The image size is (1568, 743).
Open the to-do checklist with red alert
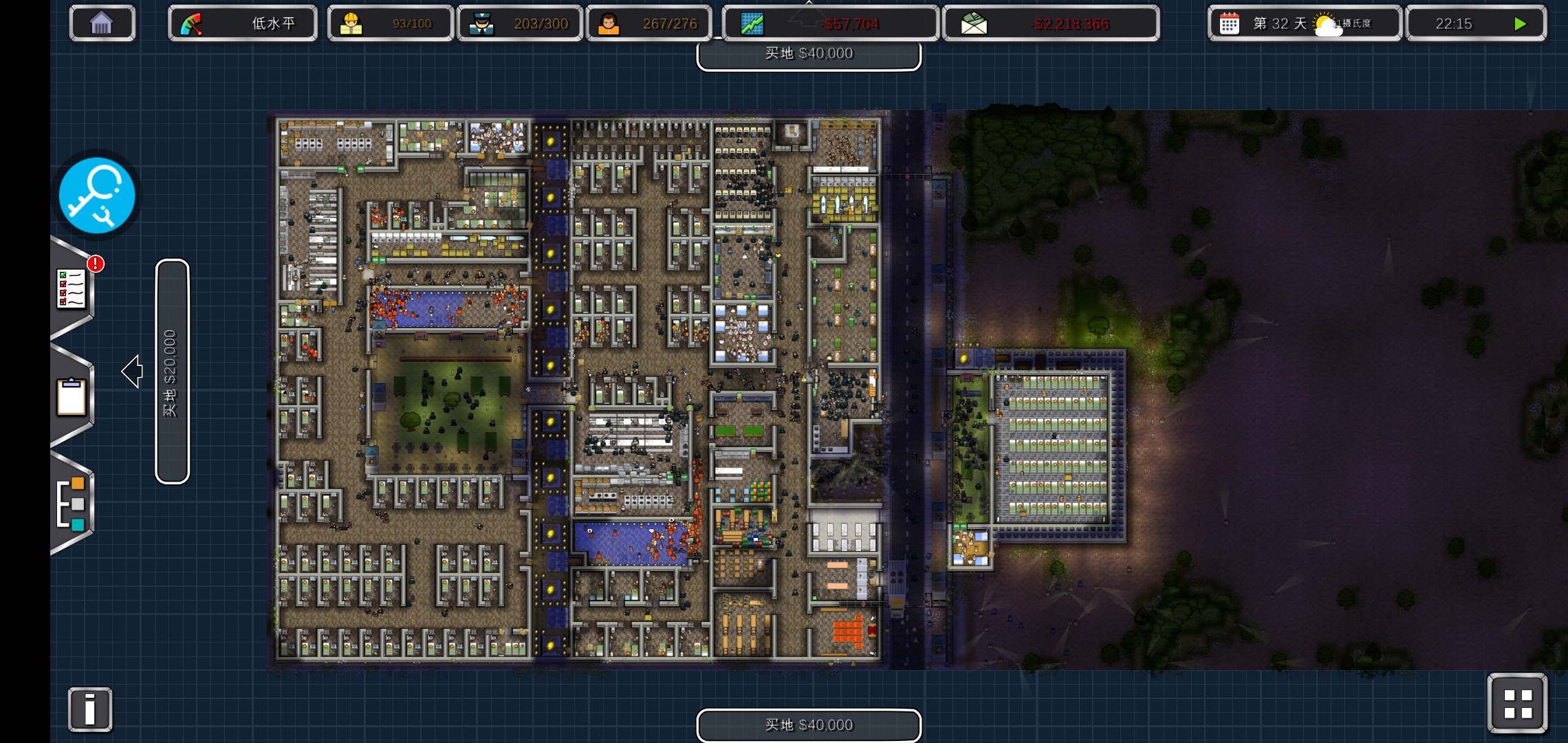tap(72, 289)
